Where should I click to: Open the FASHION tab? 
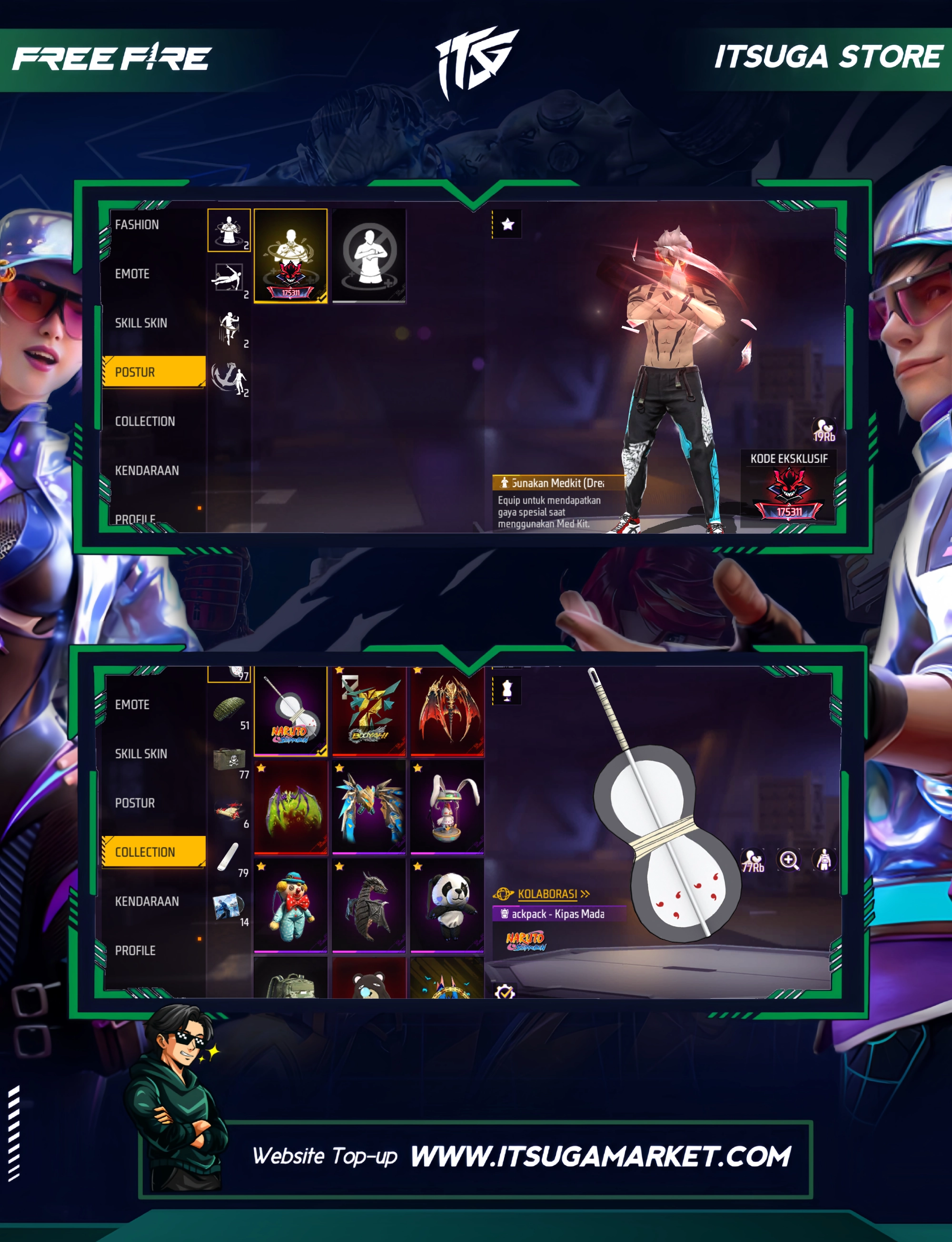pos(137,225)
